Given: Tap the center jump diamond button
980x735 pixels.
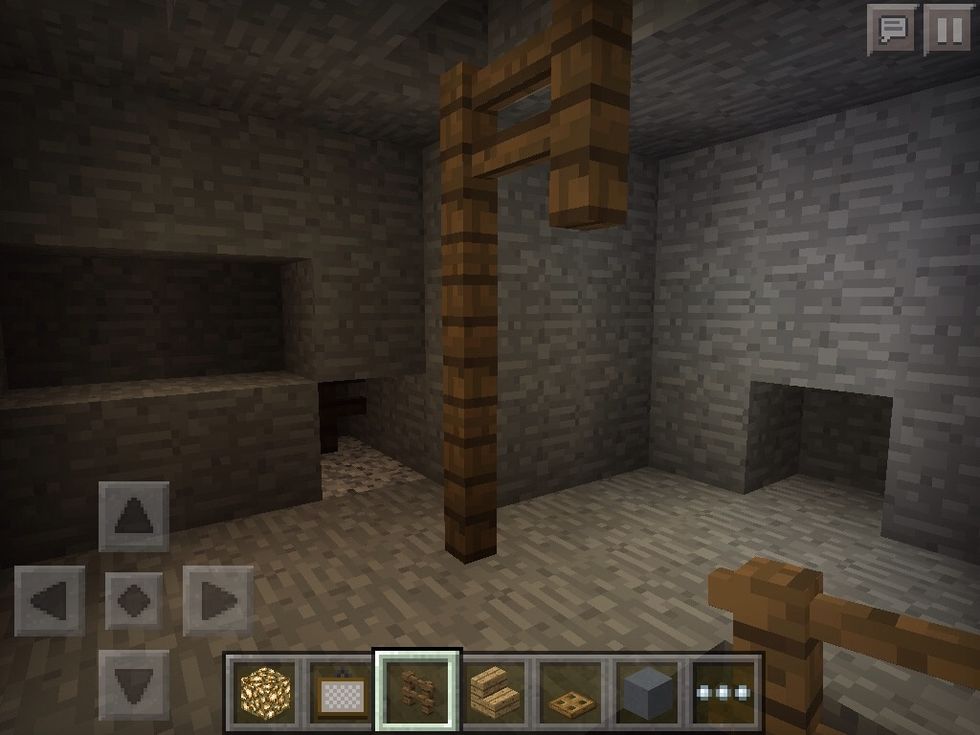Looking at the screenshot, I should coord(133,601).
